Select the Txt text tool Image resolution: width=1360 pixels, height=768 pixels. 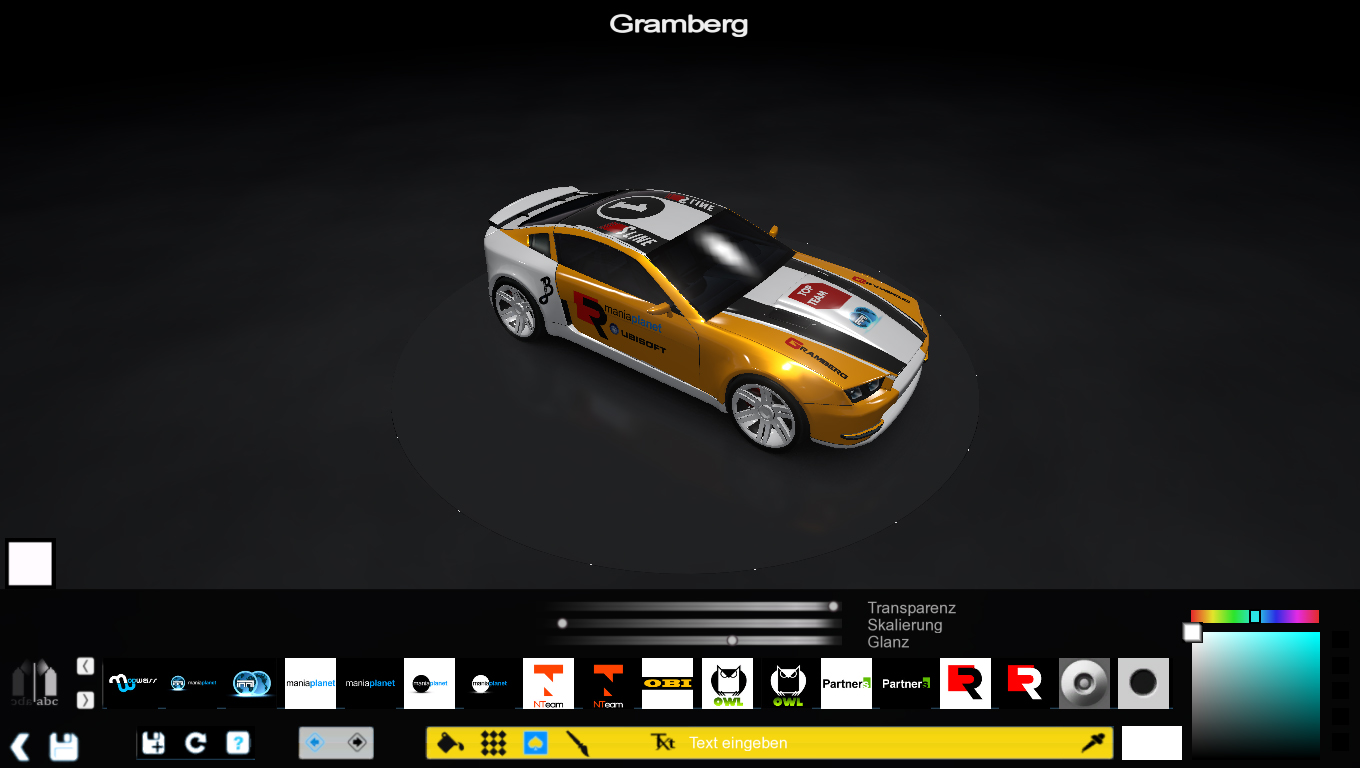coord(663,743)
